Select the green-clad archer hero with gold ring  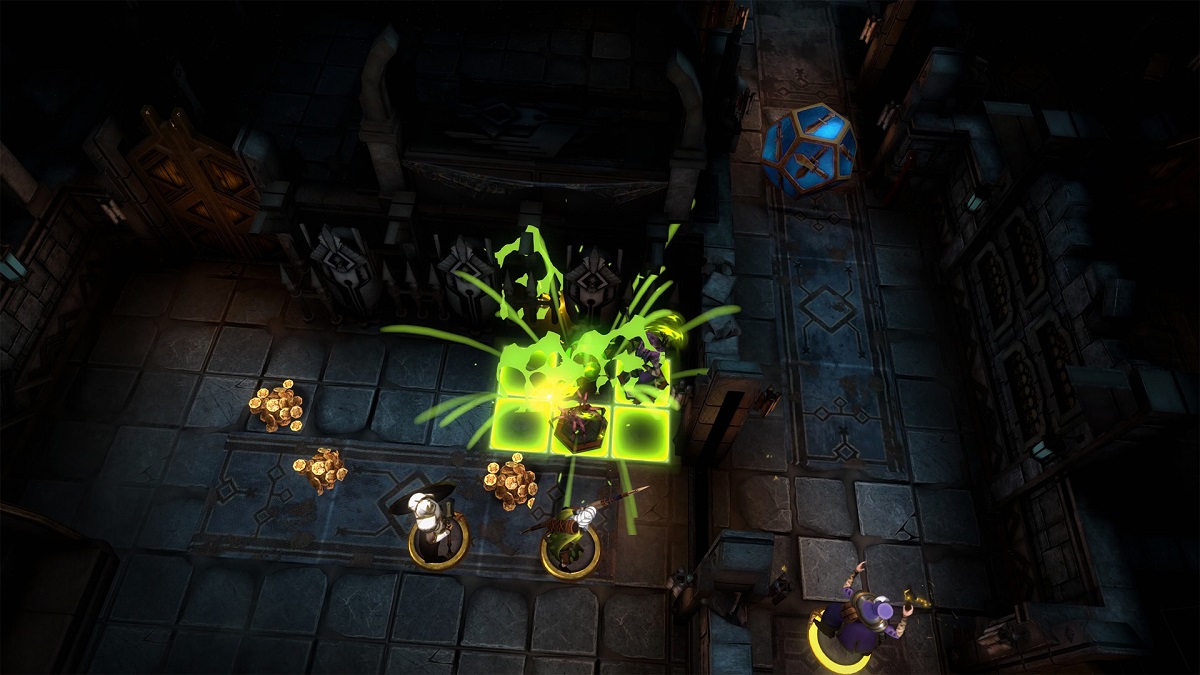pyautogui.click(x=567, y=537)
